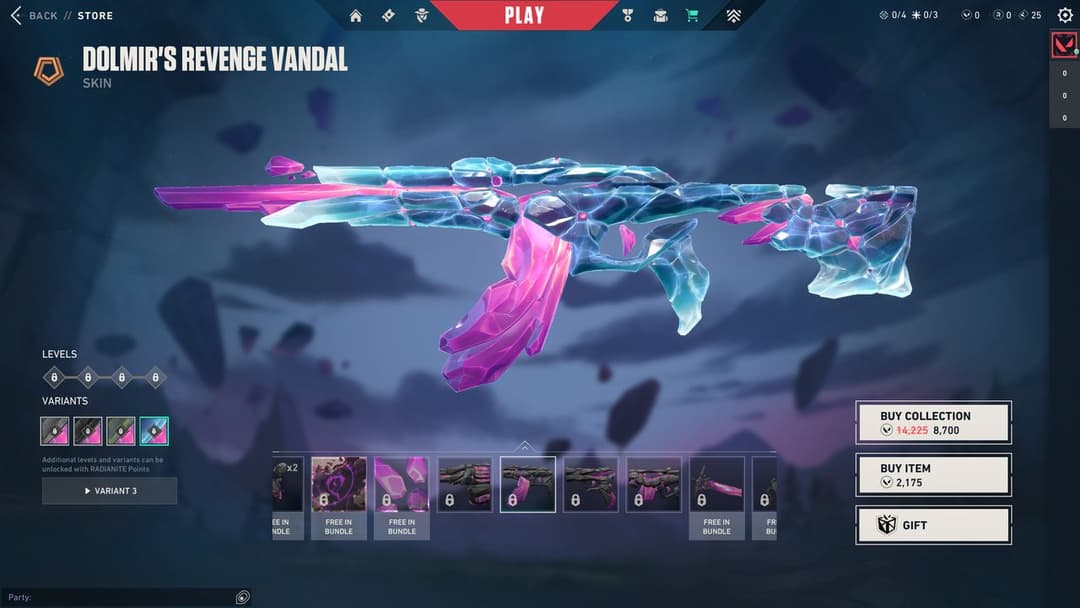The image size is (1080, 608).
Task: Open the agents icon
Action: [422, 15]
